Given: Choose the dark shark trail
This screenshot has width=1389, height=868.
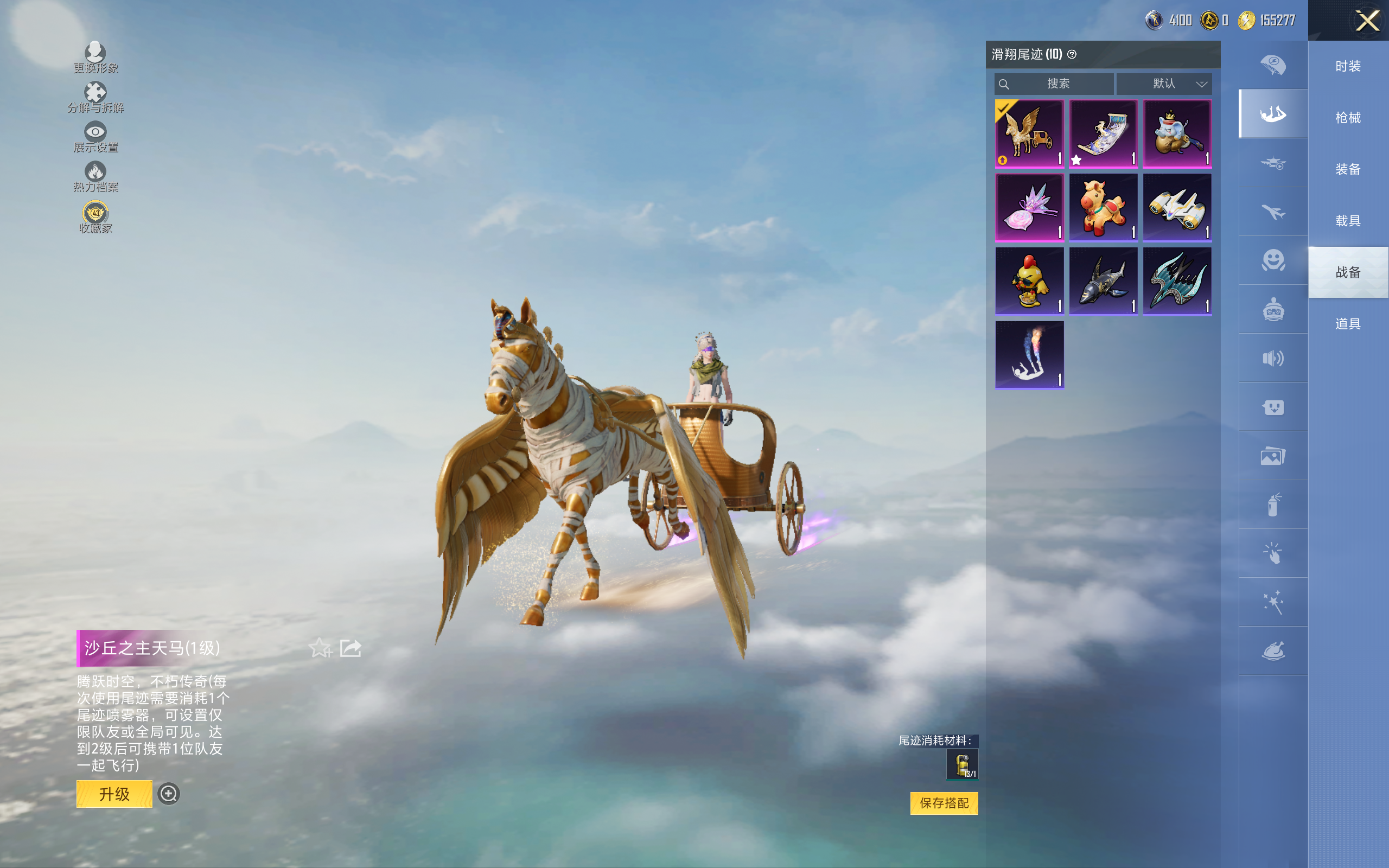Looking at the screenshot, I should click(1103, 282).
